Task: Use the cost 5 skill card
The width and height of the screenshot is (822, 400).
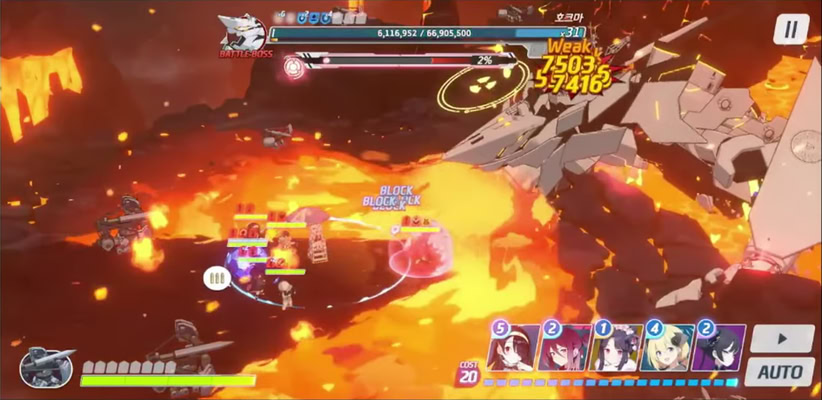Action: [512, 348]
